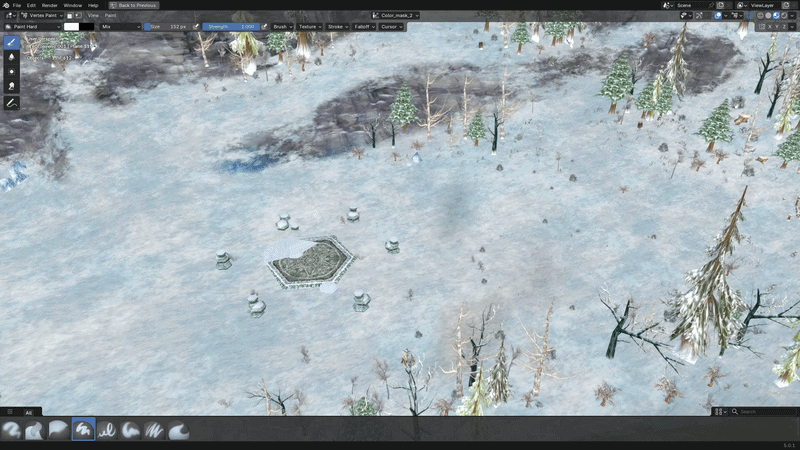Open the Paint Hard brush selector
This screenshot has width=800, height=450.
[x=30, y=27]
